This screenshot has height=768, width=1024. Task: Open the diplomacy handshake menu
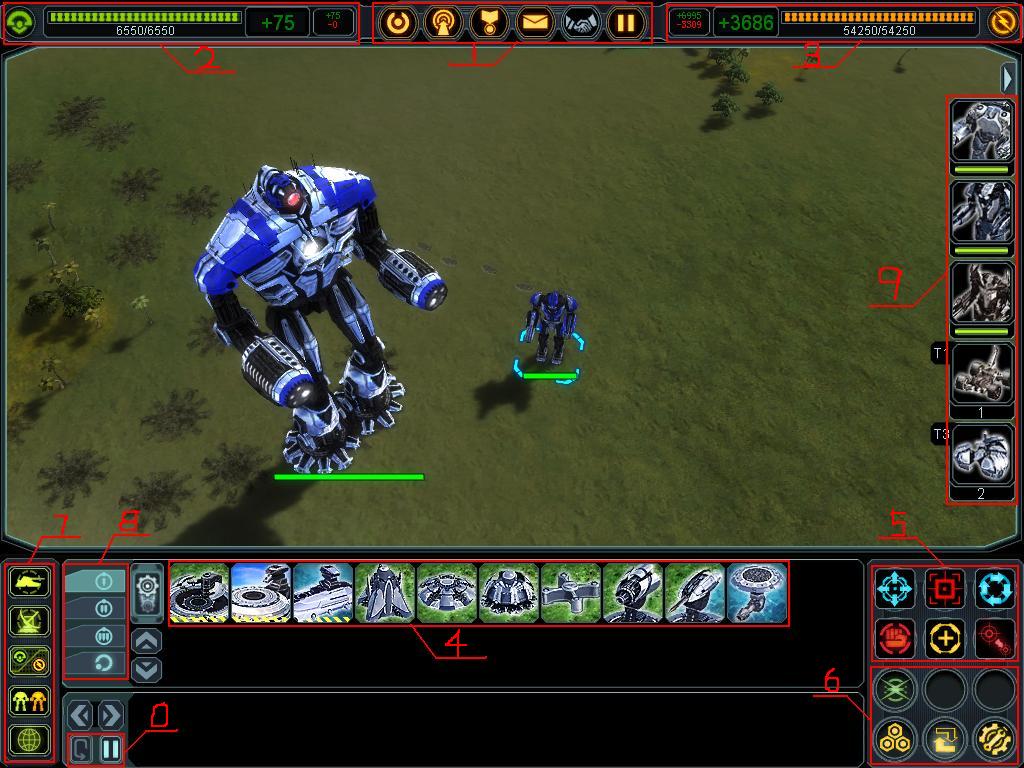pyautogui.click(x=580, y=22)
